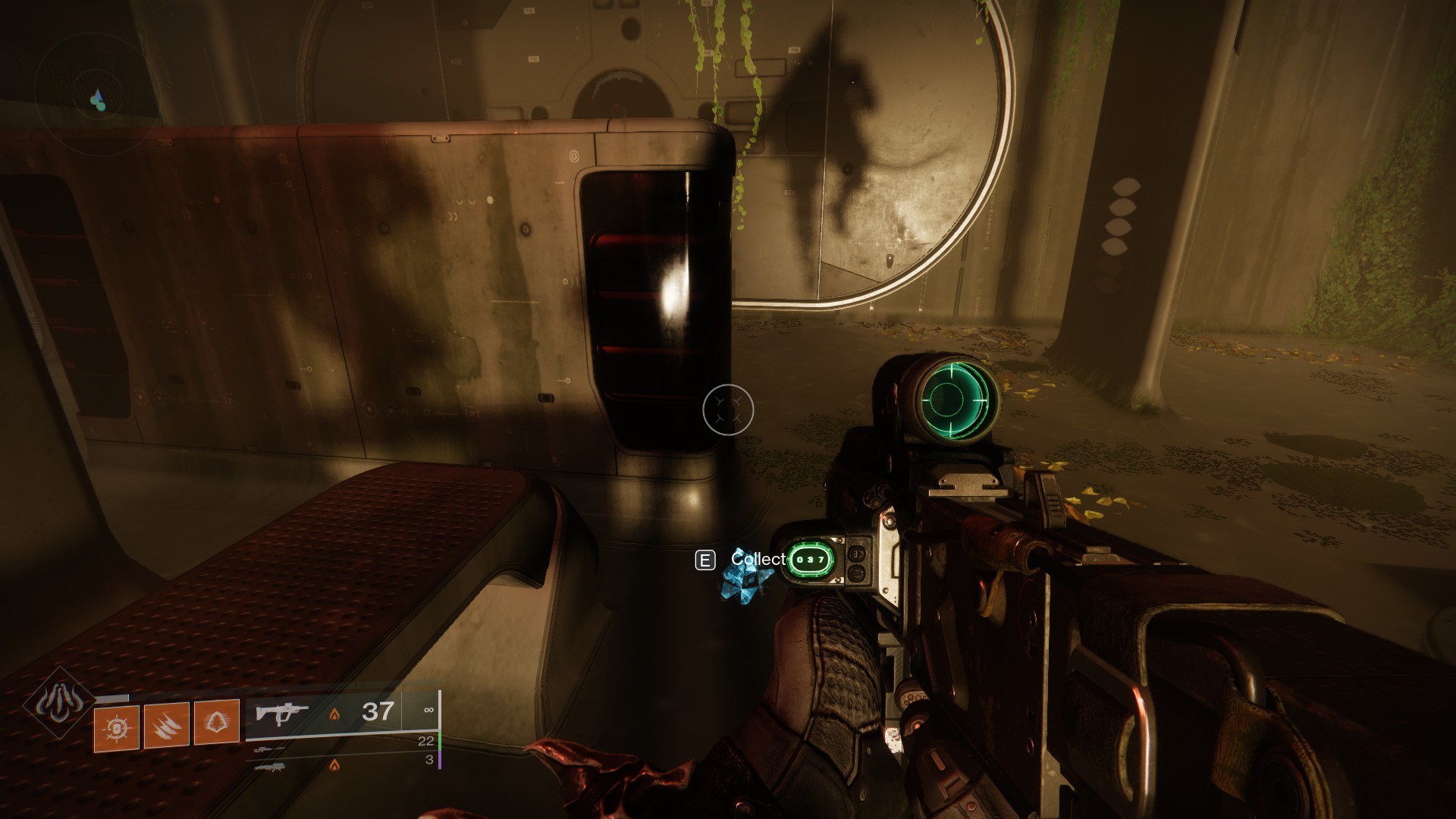Switch to the sniper rifle weapon icon
This screenshot has width=1456, height=819.
click(x=270, y=749)
